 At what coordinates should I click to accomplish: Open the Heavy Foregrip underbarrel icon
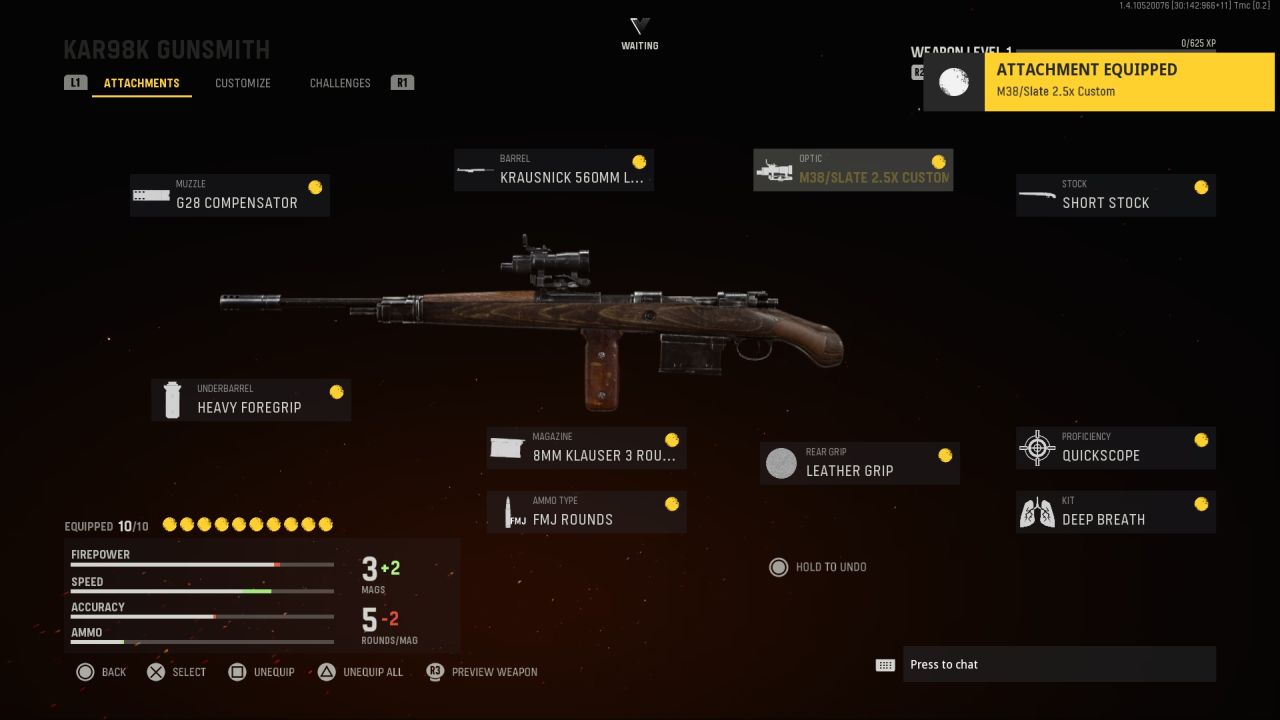click(x=172, y=399)
